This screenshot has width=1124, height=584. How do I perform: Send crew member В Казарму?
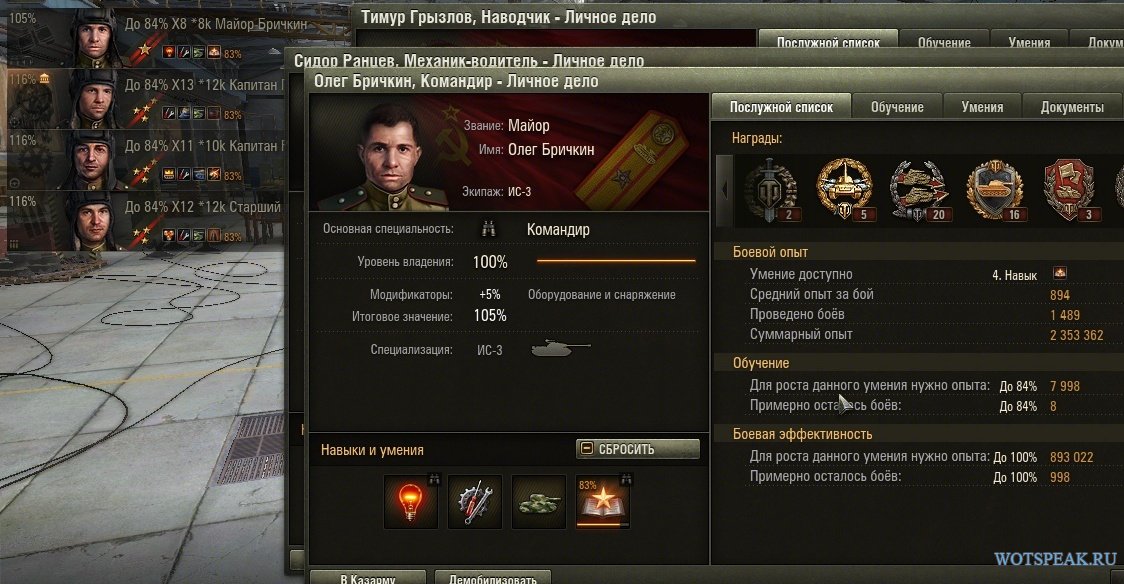pos(367,578)
